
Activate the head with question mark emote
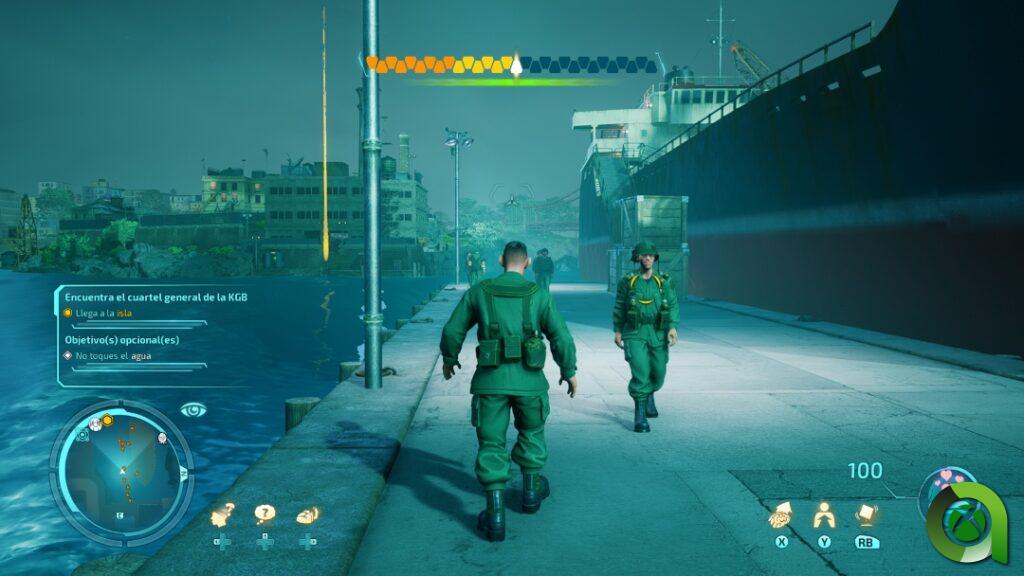click(222, 515)
